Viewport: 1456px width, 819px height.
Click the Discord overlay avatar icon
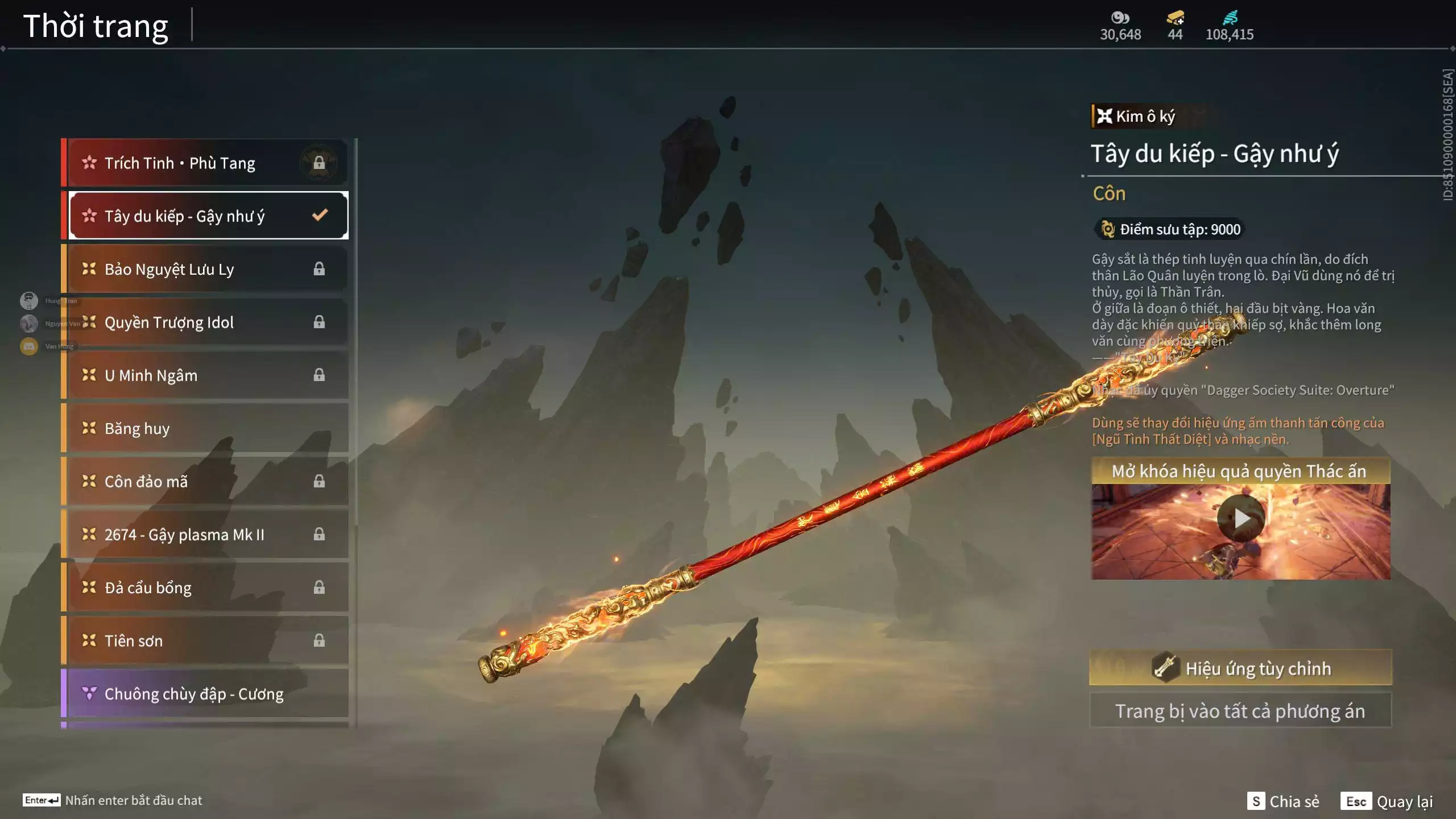[x=29, y=346]
